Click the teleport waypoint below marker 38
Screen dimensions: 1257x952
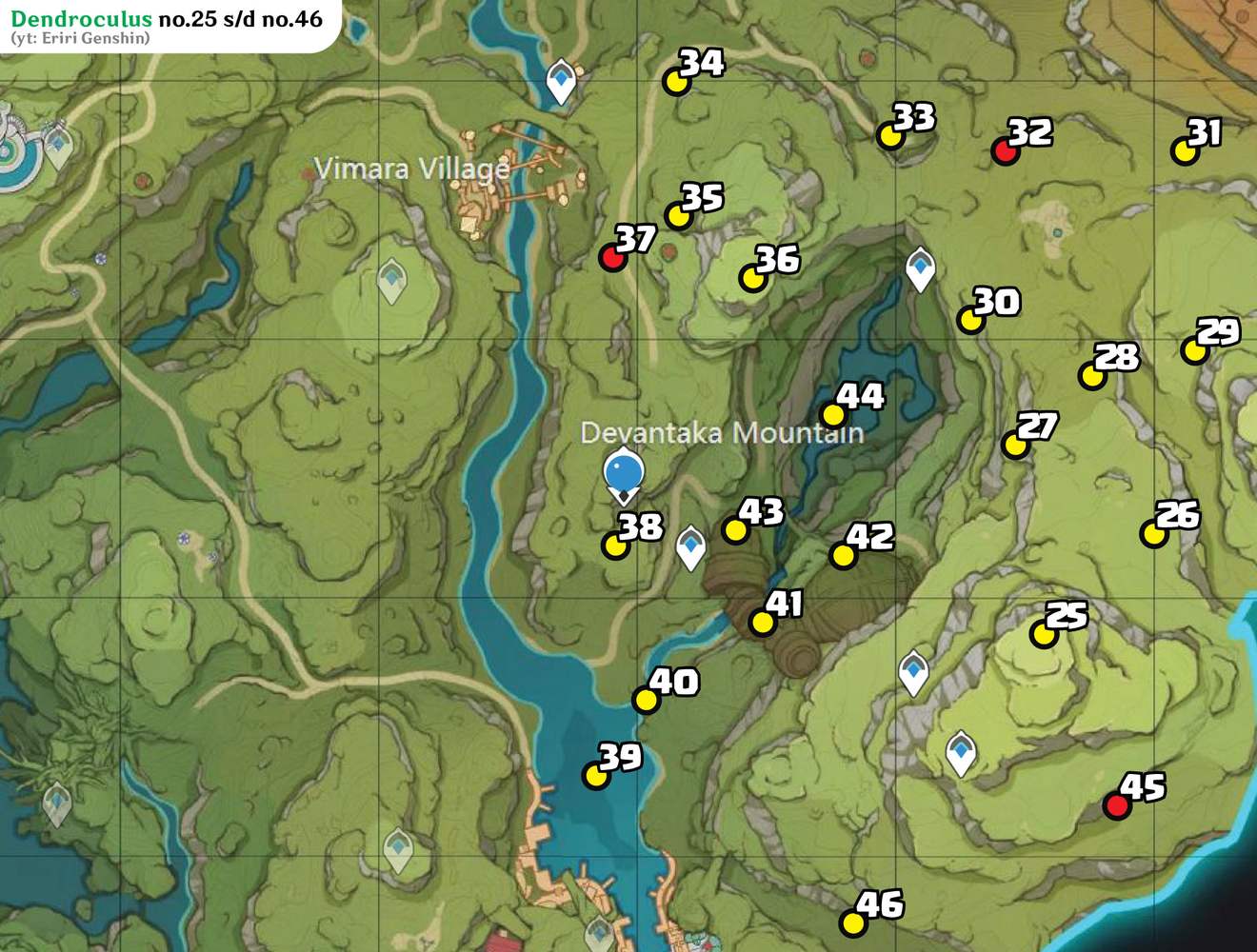[688, 545]
